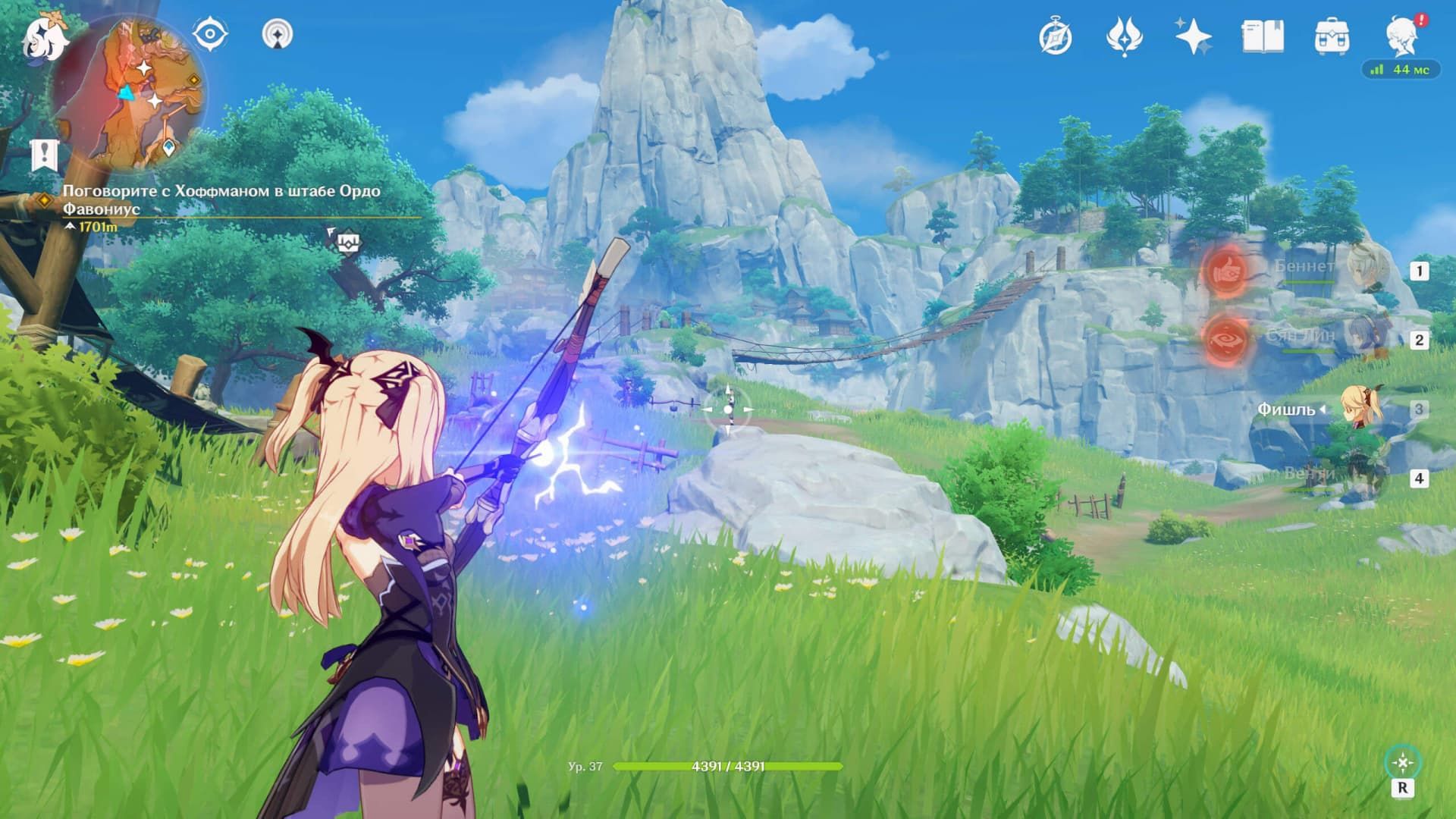Viewport: 1456px width, 819px height.
Task: Open the events wing-shaped icon
Action: (x=1125, y=36)
